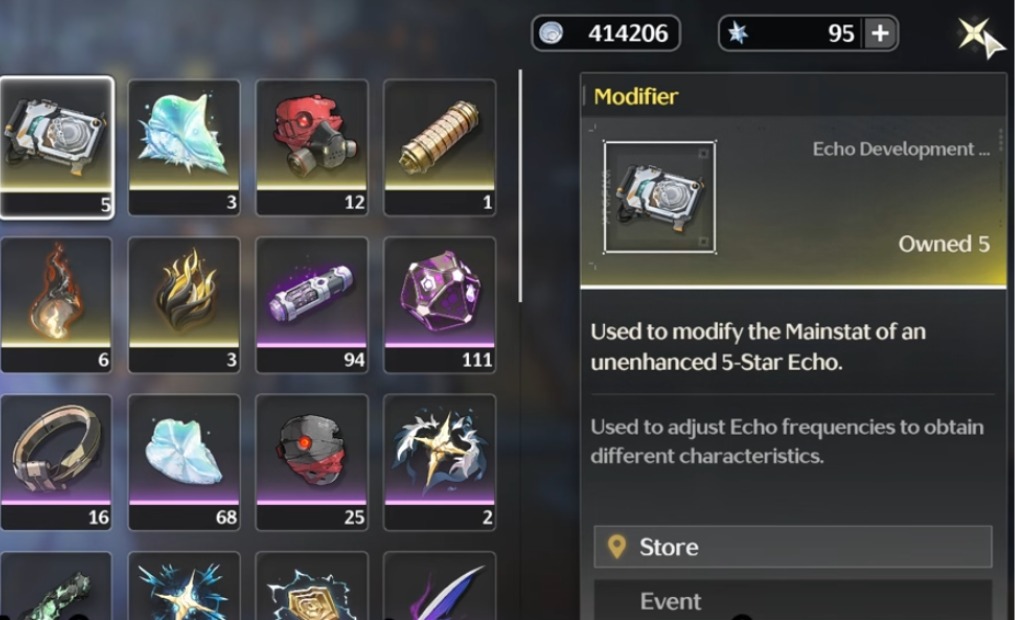Select the Modifier item slot with 5 owned
The width and height of the screenshot is (1015, 620).
point(56,146)
